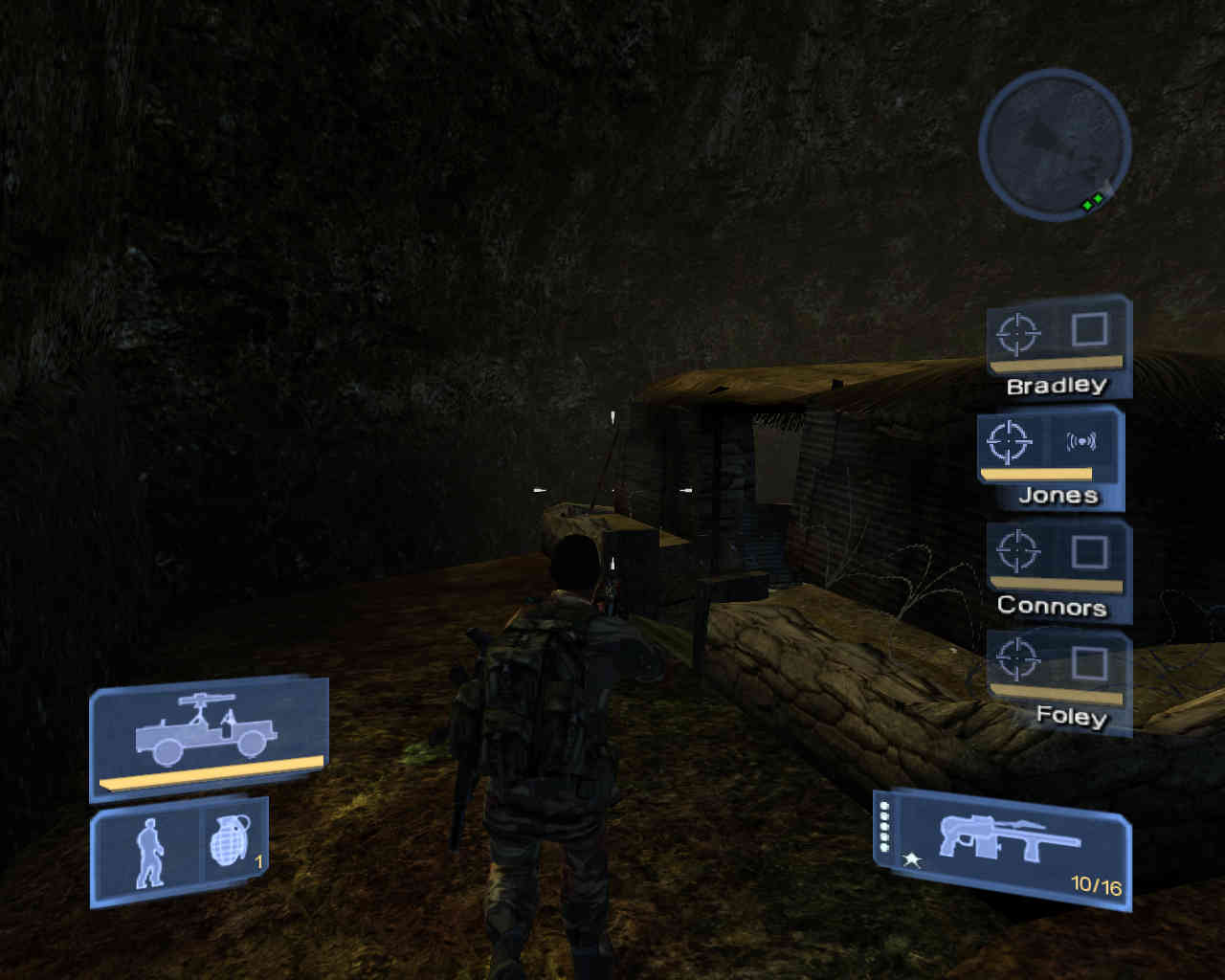Click the standing soldier stance icon

[148, 852]
